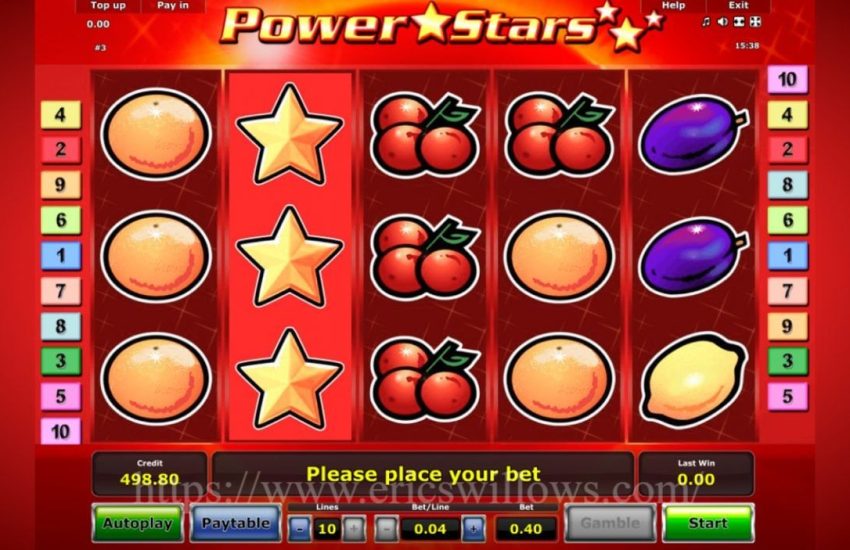Raise the Bet/Line amount
Image resolution: width=850 pixels, height=550 pixels.
[473, 528]
